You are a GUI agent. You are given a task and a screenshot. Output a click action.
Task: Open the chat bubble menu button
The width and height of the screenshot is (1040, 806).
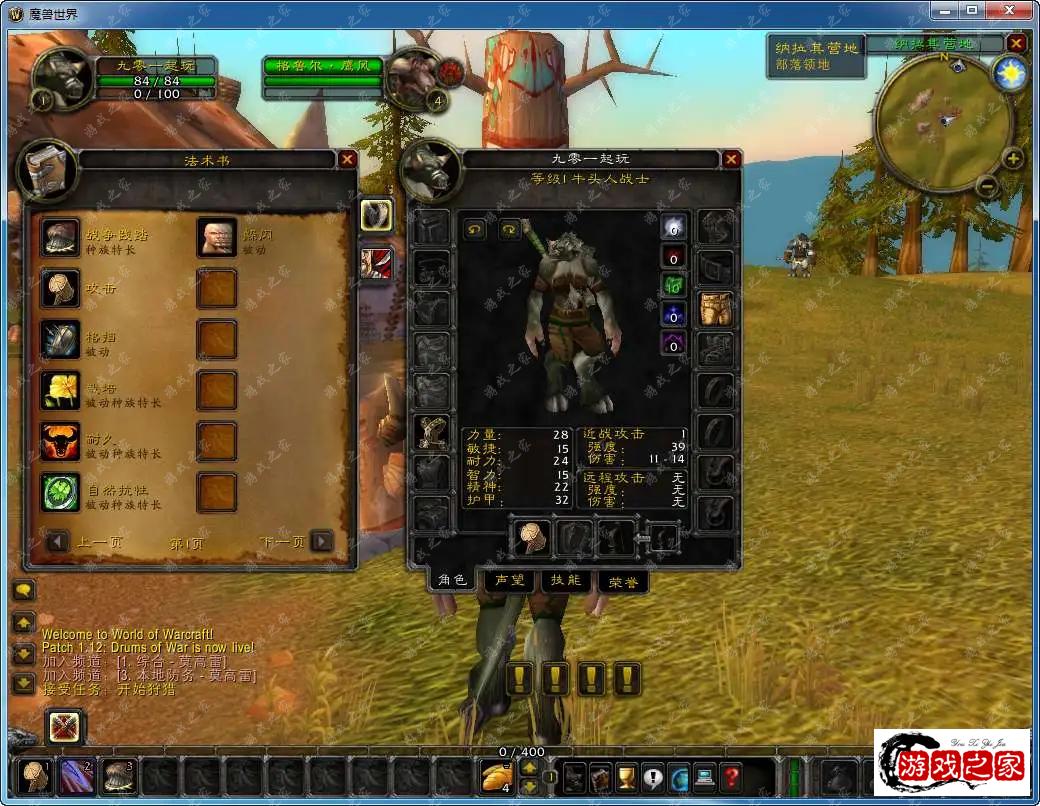(x=23, y=590)
